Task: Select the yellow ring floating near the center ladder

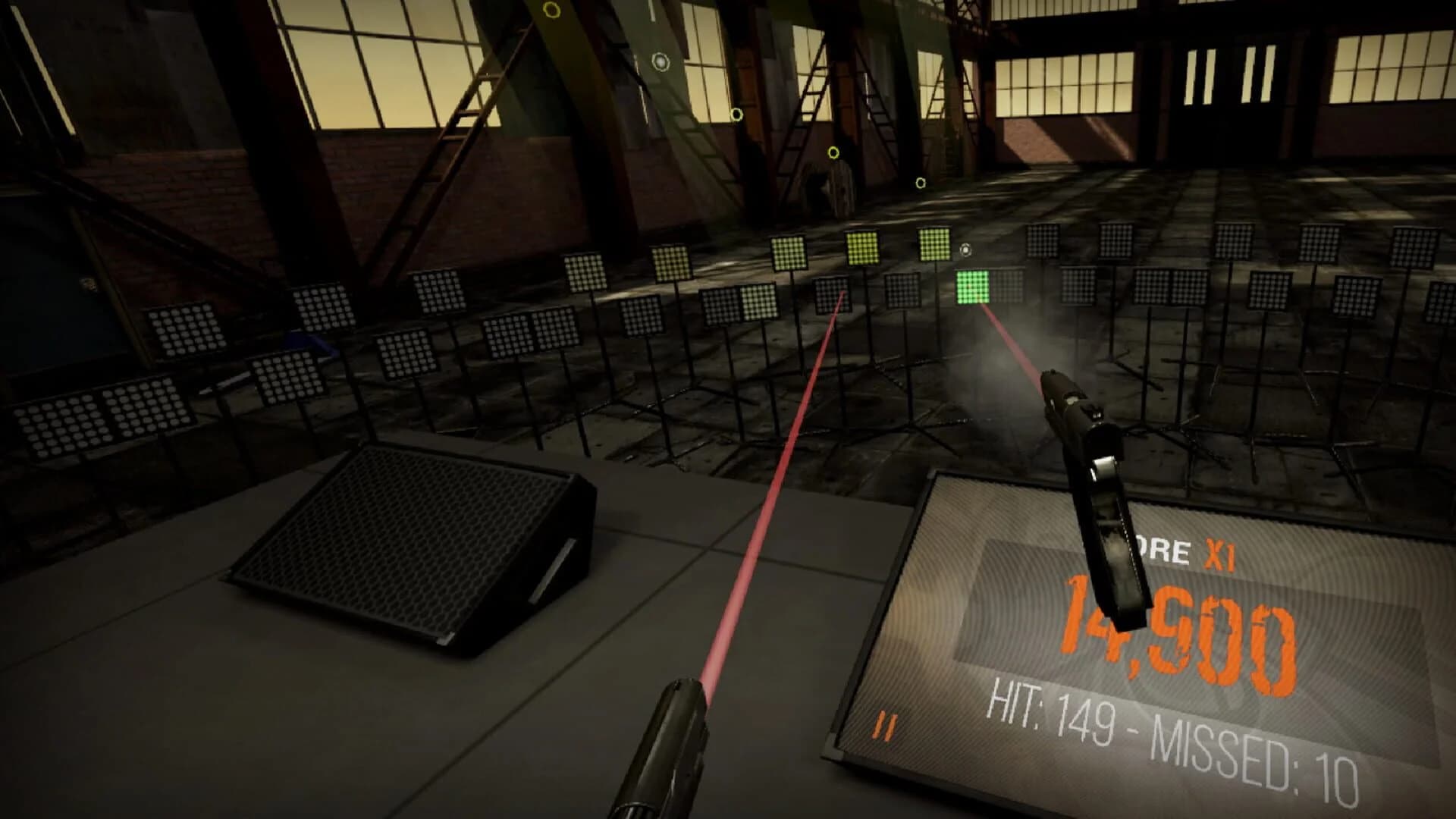Action: [834, 154]
